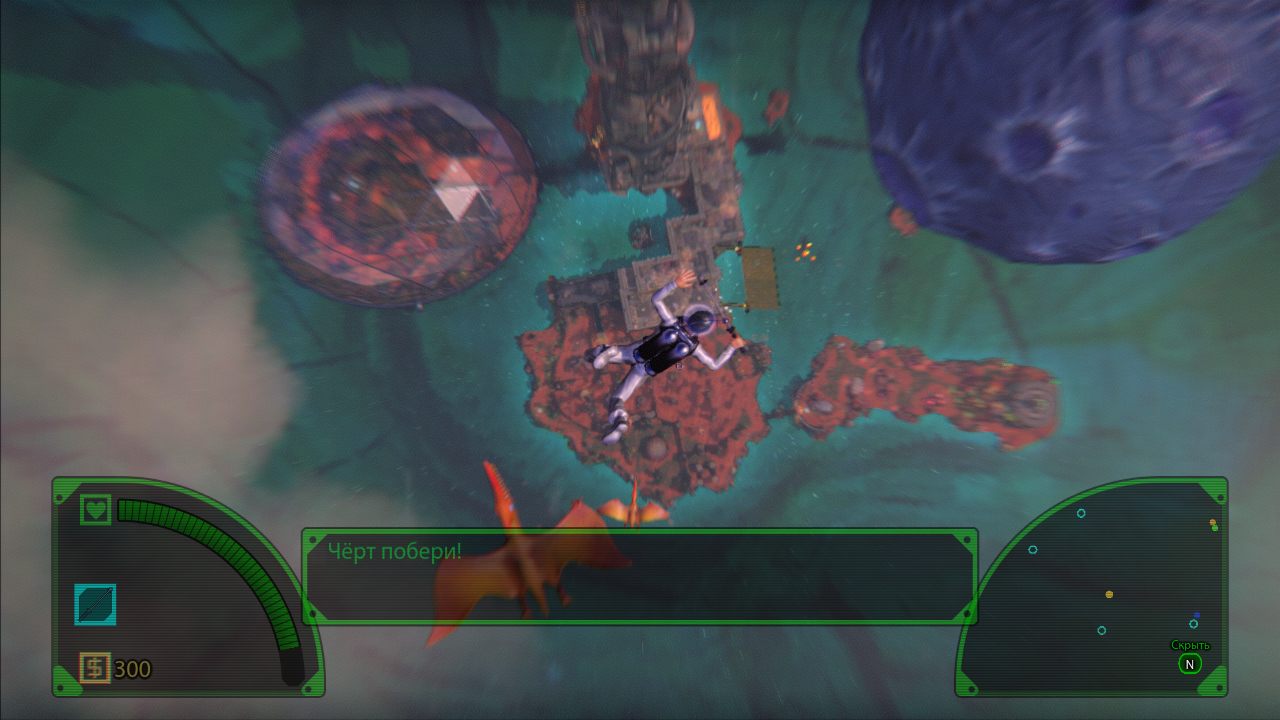Click the dollar money icon
Screen dimensions: 1280x720
[95, 668]
